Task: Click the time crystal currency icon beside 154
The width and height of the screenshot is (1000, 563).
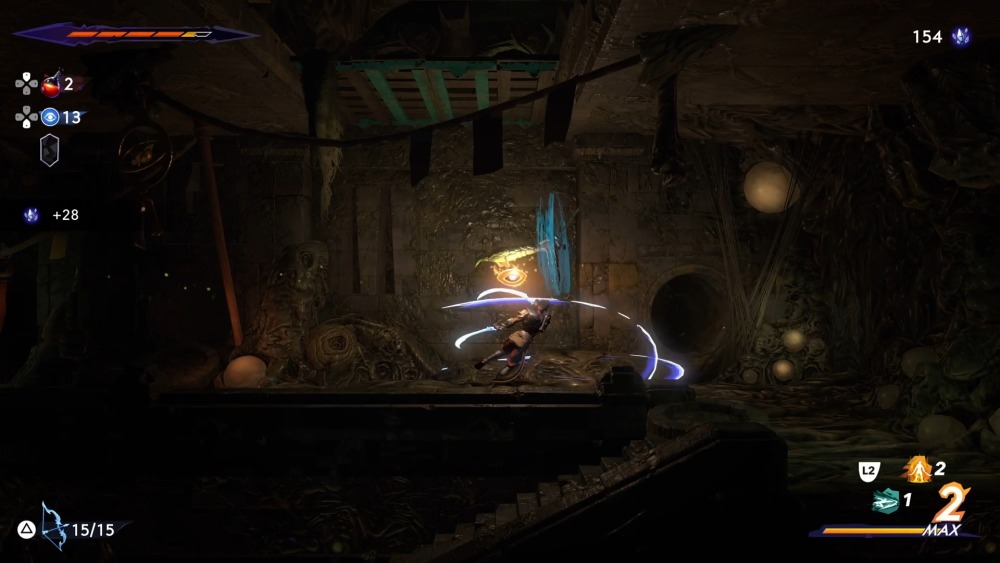Action: pyautogui.click(x=961, y=37)
